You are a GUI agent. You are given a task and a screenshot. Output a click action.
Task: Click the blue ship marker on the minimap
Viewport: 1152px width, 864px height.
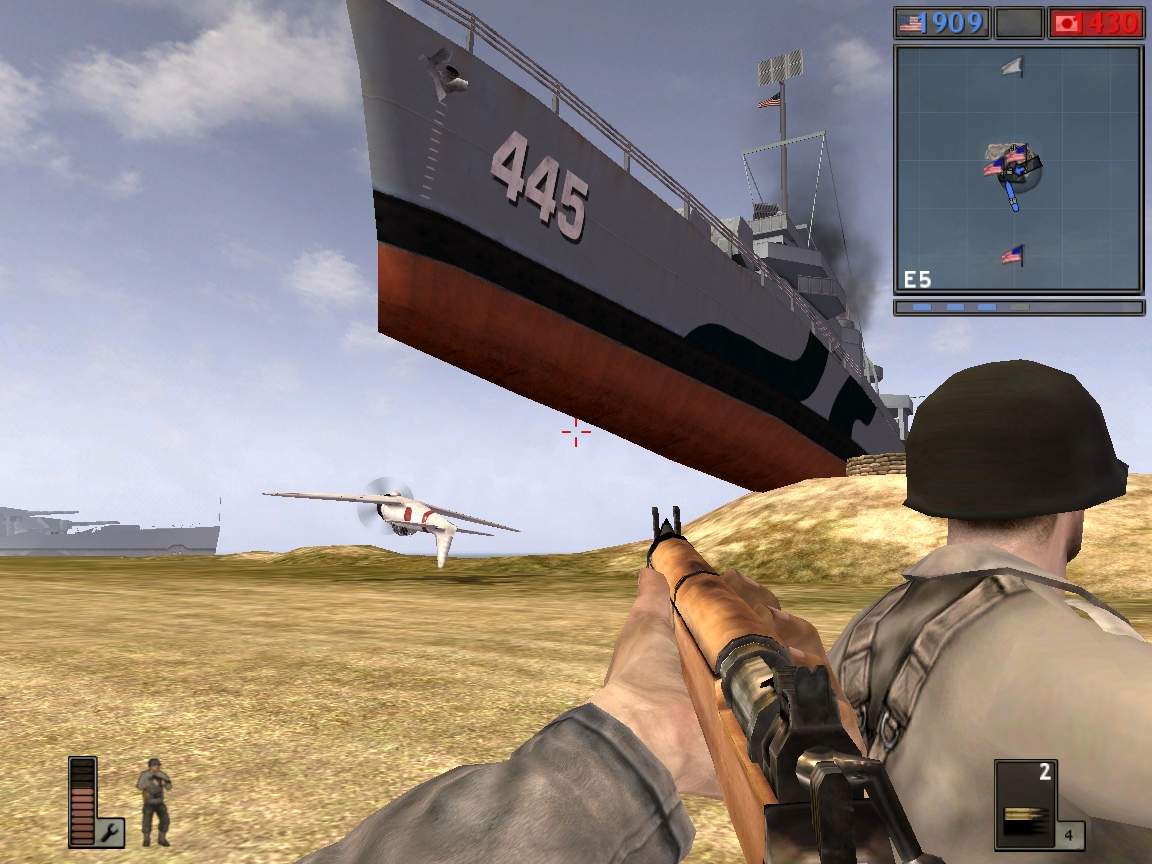pyautogui.click(x=1014, y=195)
